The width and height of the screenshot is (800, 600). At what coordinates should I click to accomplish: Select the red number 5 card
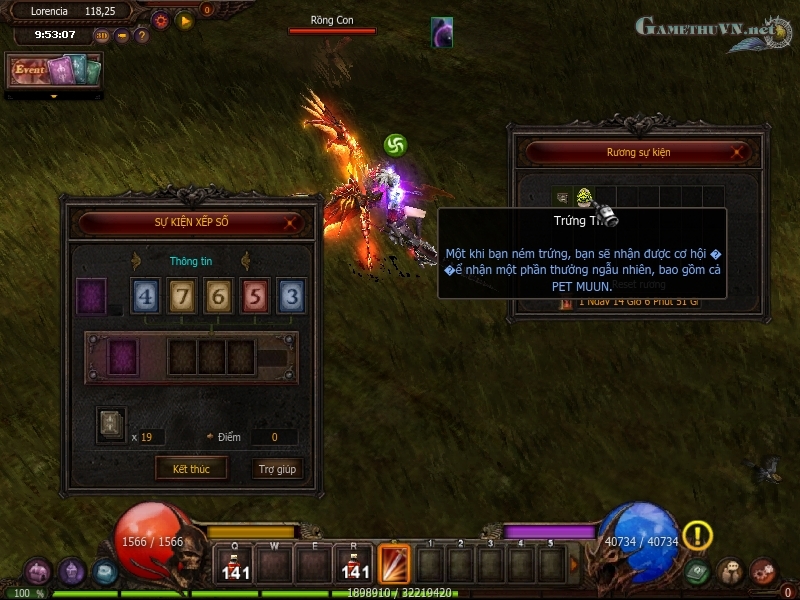click(256, 297)
